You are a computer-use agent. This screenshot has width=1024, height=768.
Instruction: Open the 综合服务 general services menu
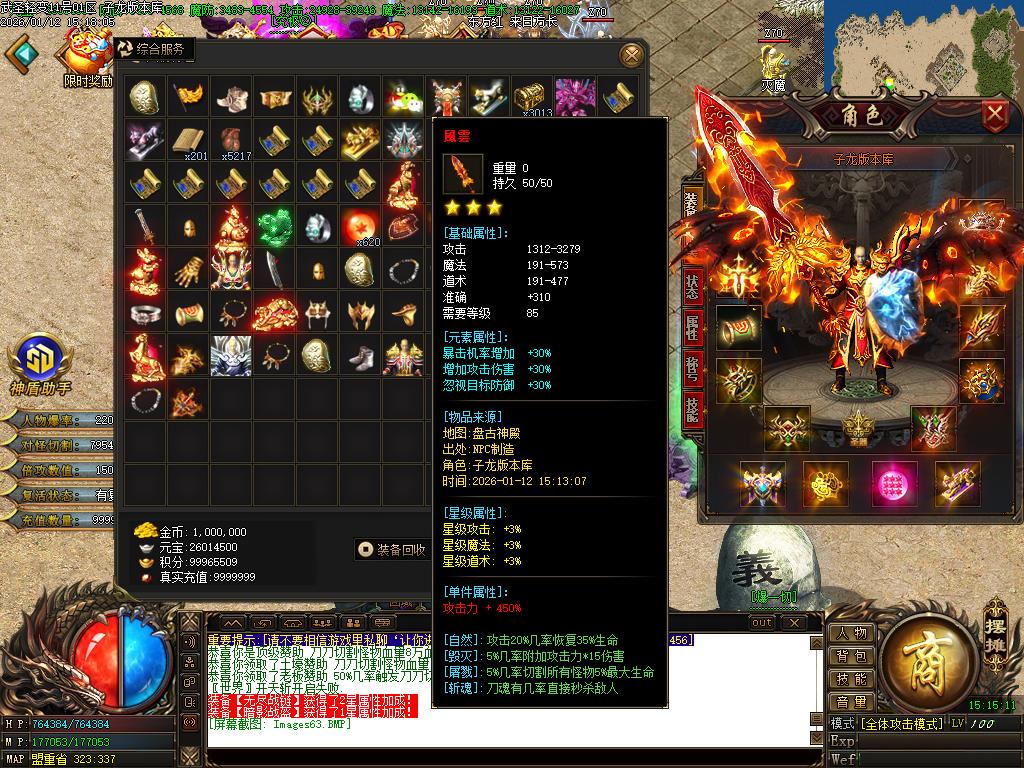(152, 49)
